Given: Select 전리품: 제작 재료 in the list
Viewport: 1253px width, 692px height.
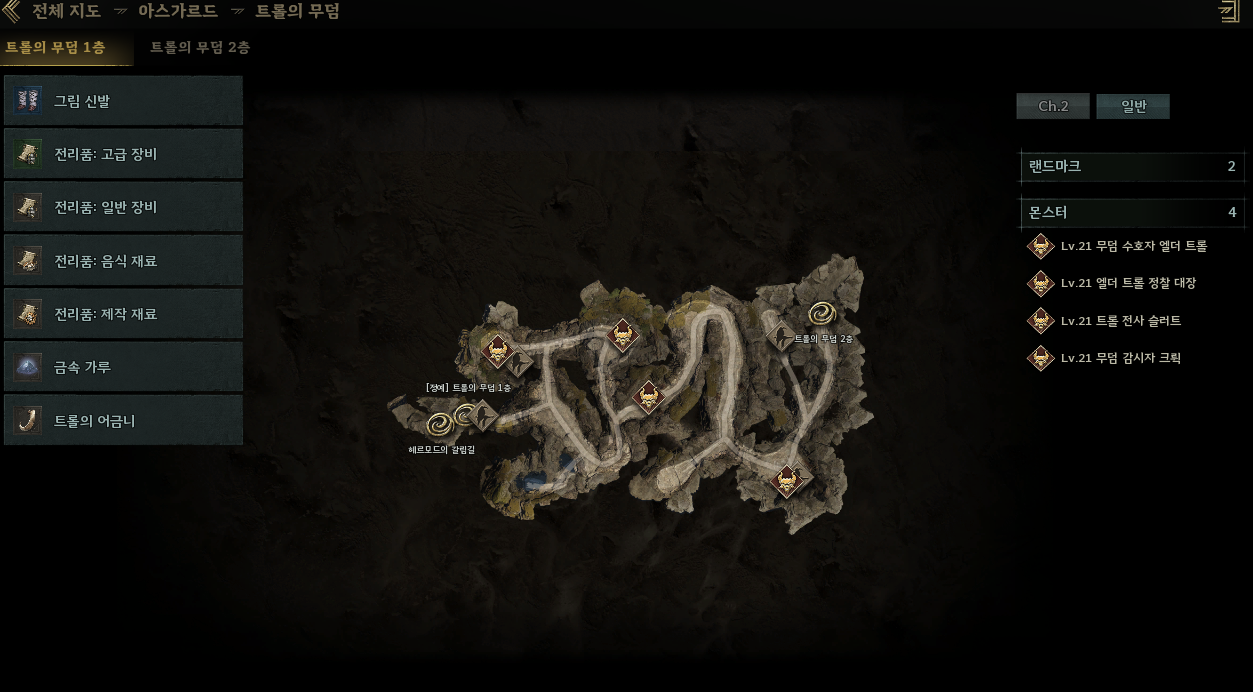Looking at the screenshot, I should coord(124,314).
